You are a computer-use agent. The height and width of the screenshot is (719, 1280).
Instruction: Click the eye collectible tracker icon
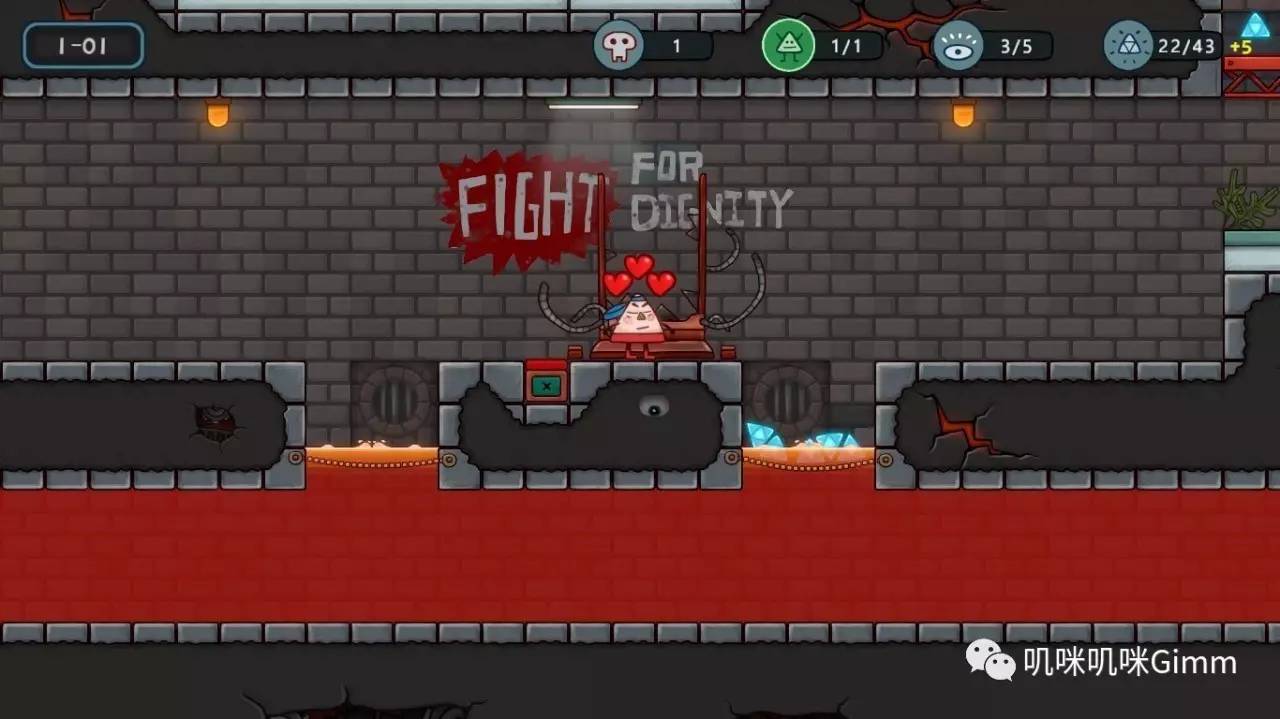click(958, 46)
